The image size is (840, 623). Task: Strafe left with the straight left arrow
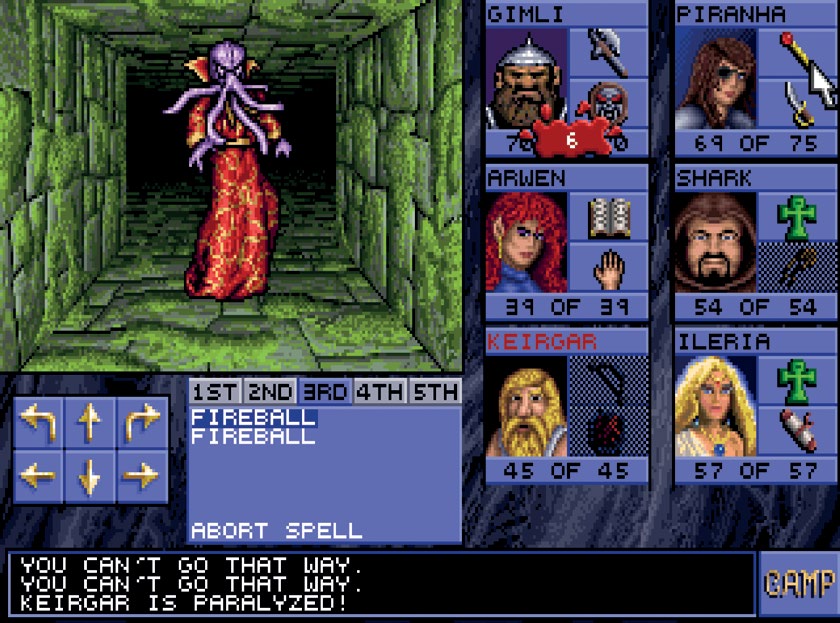point(40,474)
